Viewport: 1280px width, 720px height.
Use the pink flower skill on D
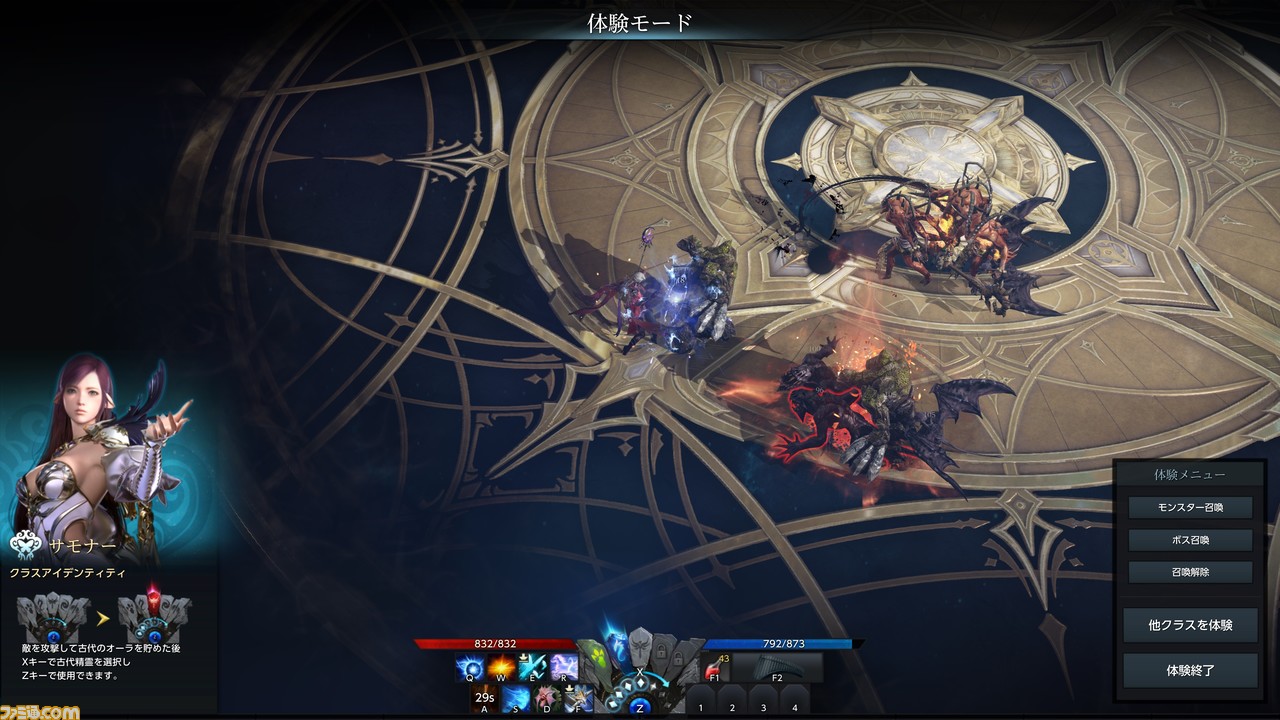[547, 698]
